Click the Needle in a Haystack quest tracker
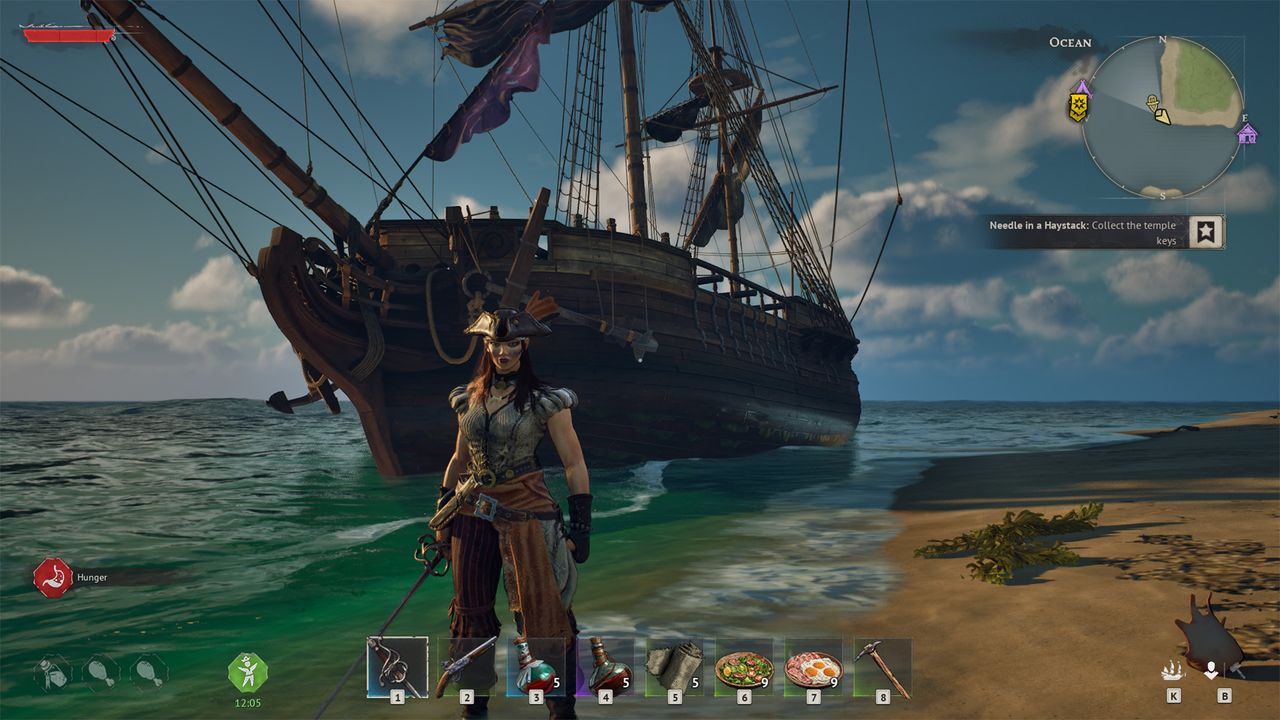 coord(1085,233)
